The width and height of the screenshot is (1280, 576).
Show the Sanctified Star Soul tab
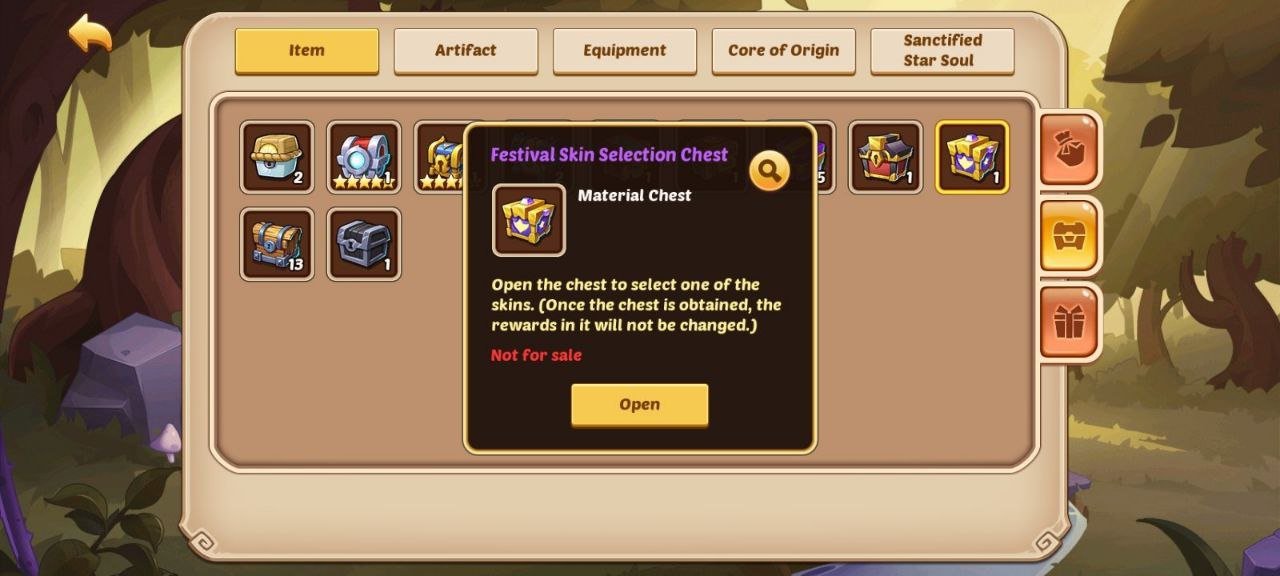(x=942, y=50)
